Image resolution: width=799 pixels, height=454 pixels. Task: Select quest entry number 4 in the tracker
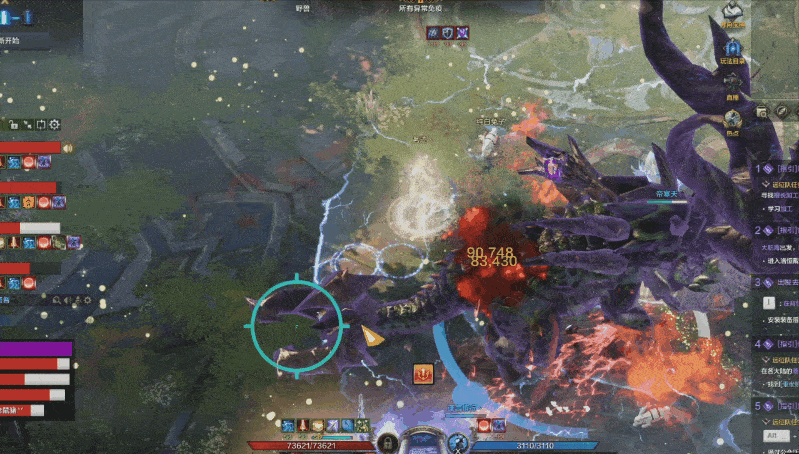click(778, 343)
